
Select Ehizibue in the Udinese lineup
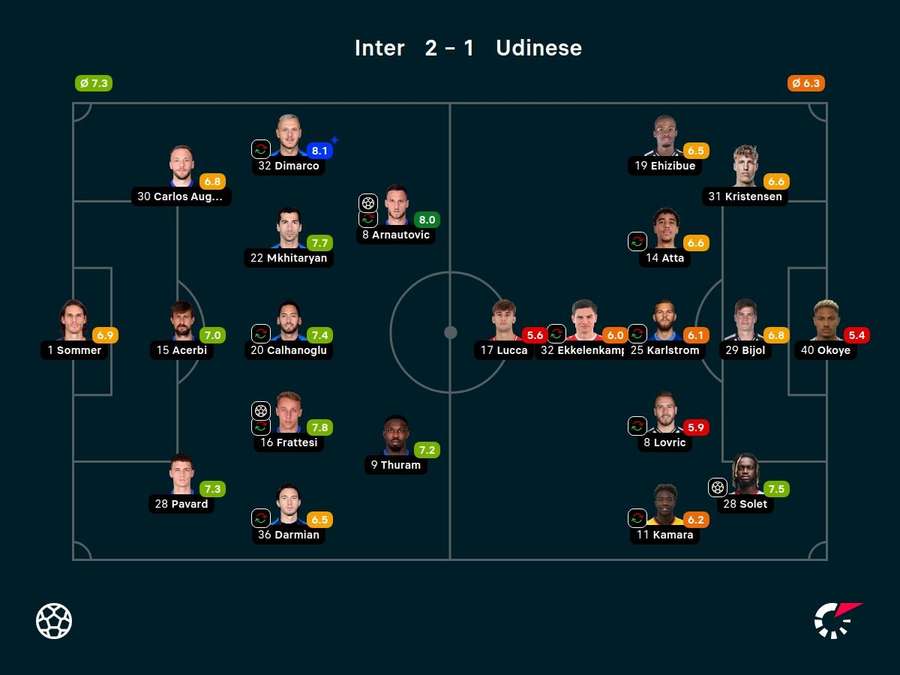click(665, 136)
